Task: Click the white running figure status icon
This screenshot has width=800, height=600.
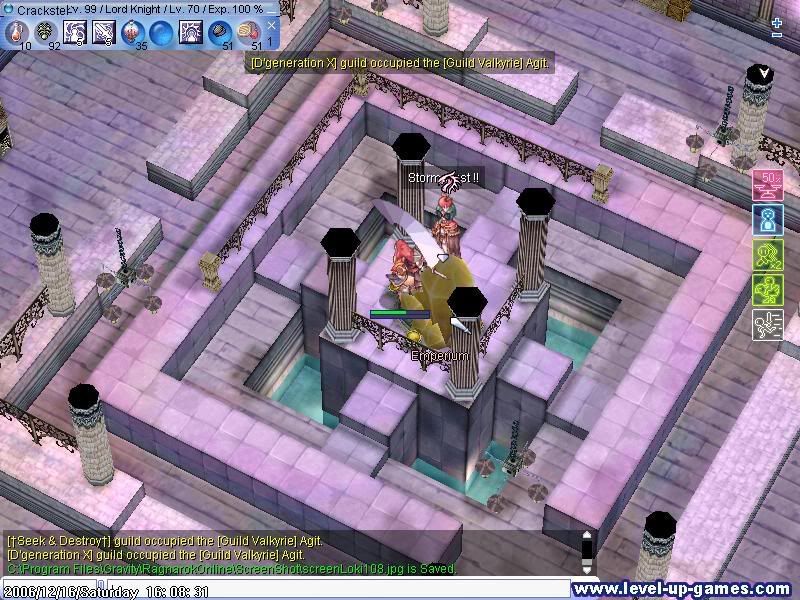Action: (768, 323)
